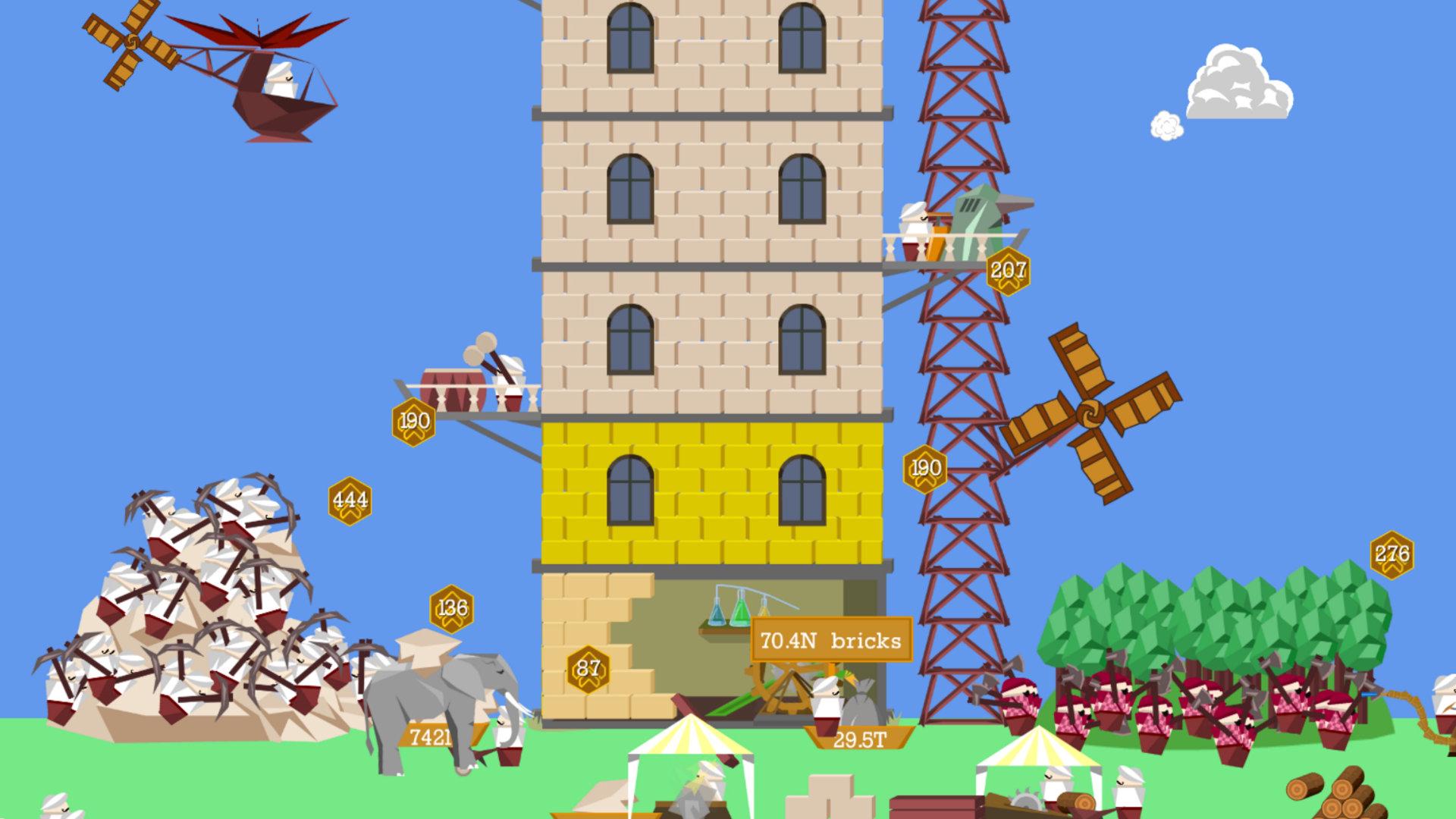Click the spinning windmill beside the scaffold
This screenshot has height=819, width=1456.
(1092, 413)
